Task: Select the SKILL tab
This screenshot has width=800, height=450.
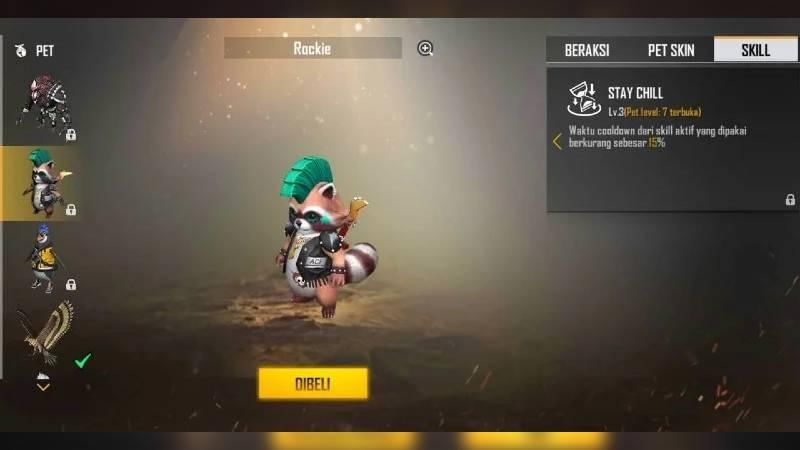Action: pyautogui.click(x=755, y=50)
